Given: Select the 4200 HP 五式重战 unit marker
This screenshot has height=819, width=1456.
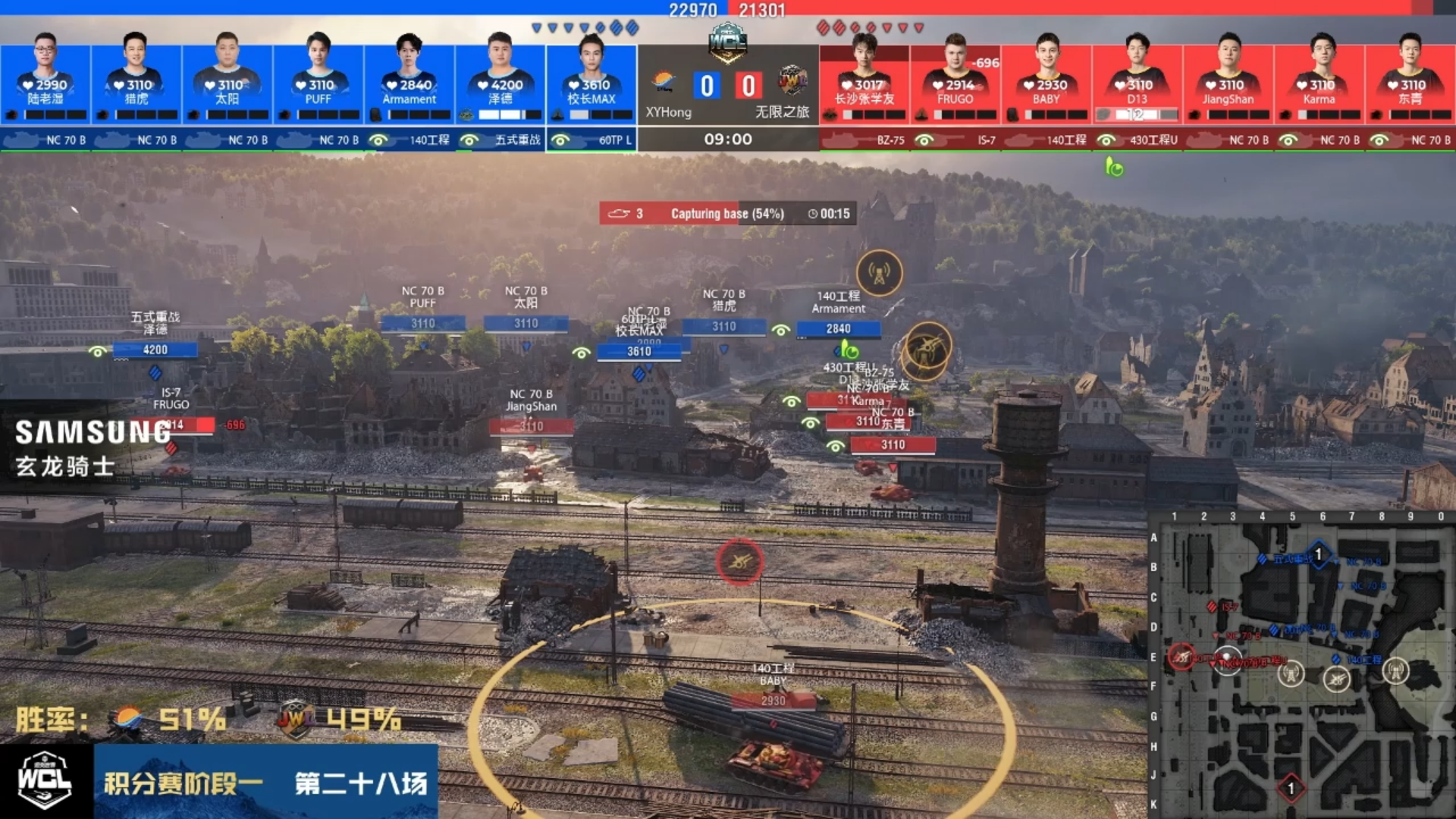Looking at the screenshot, I should [x=155, y=350].
